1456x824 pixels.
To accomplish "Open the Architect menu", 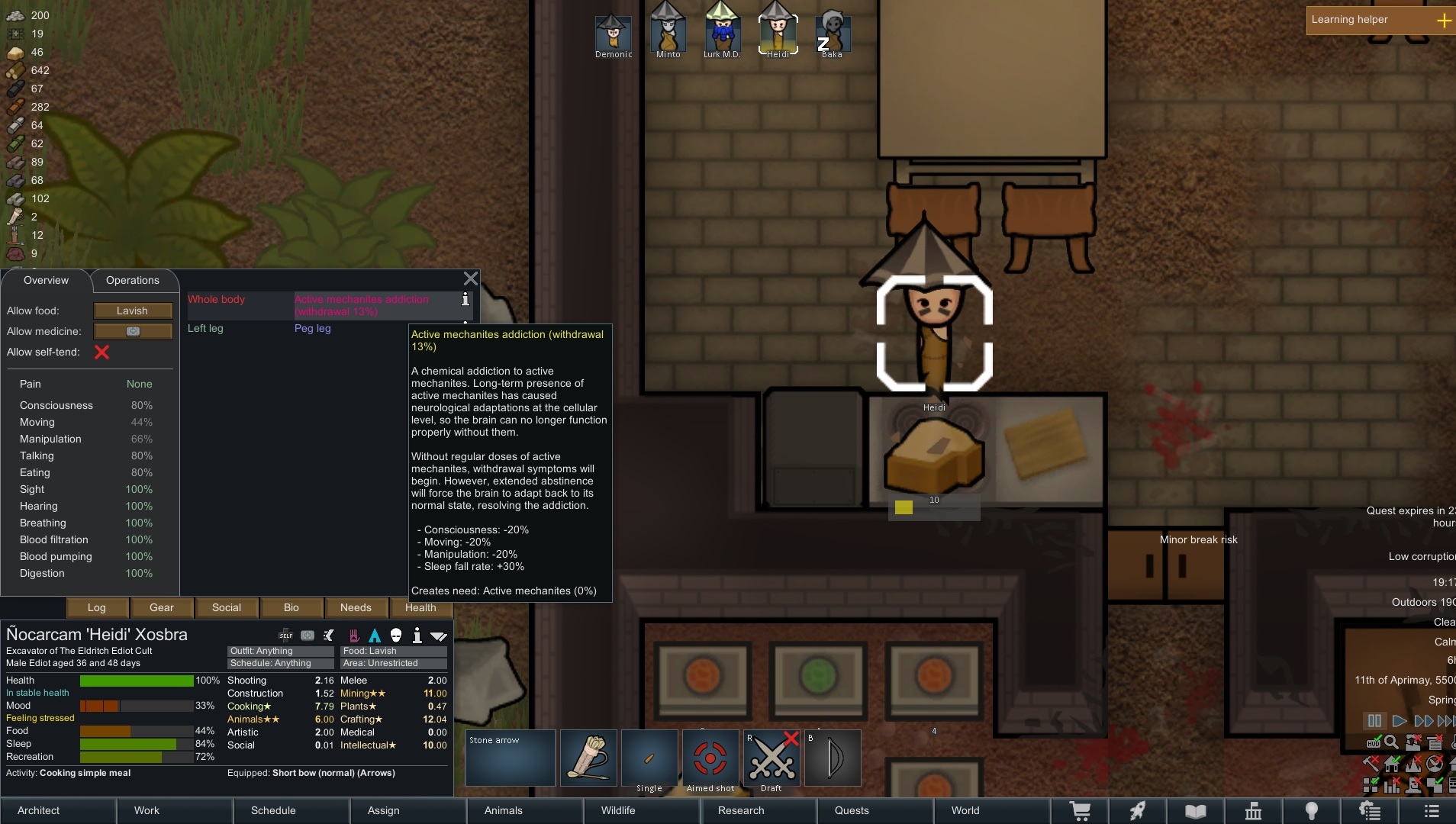I will point(39,810).
